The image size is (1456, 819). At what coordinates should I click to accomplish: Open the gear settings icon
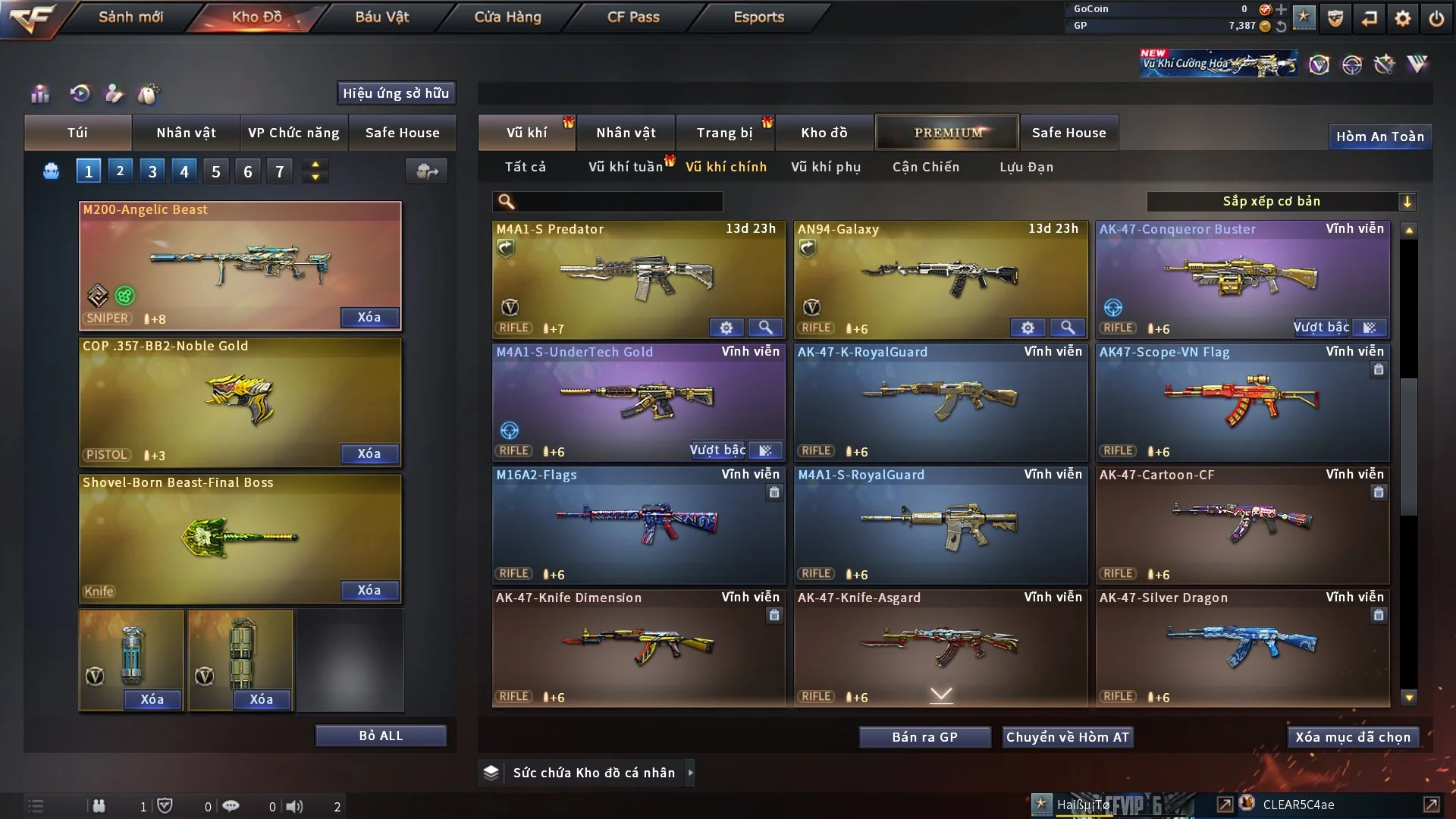click(1403, 18)
